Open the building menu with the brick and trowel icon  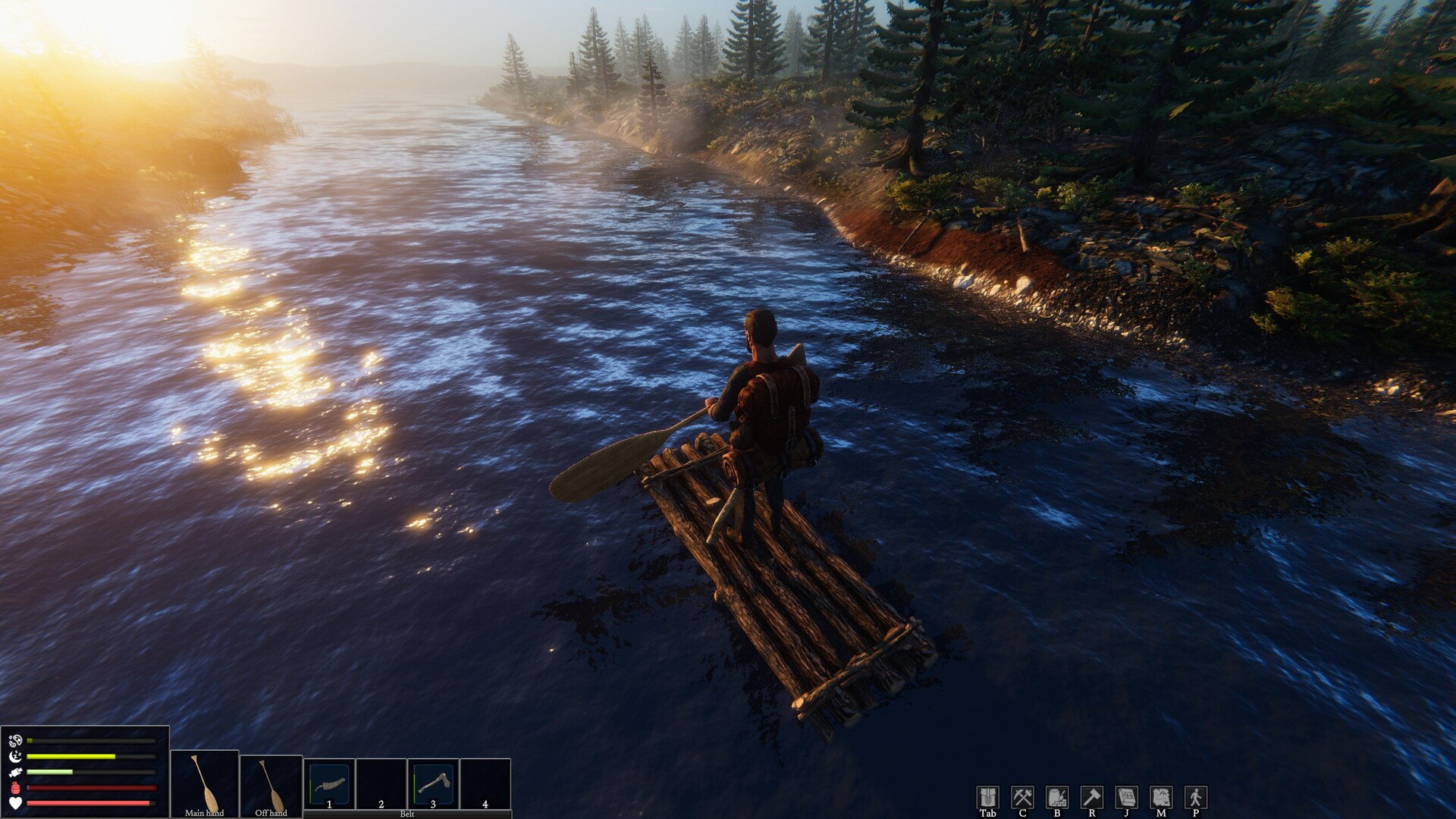pyautogui.click(x=1057, y=797)
